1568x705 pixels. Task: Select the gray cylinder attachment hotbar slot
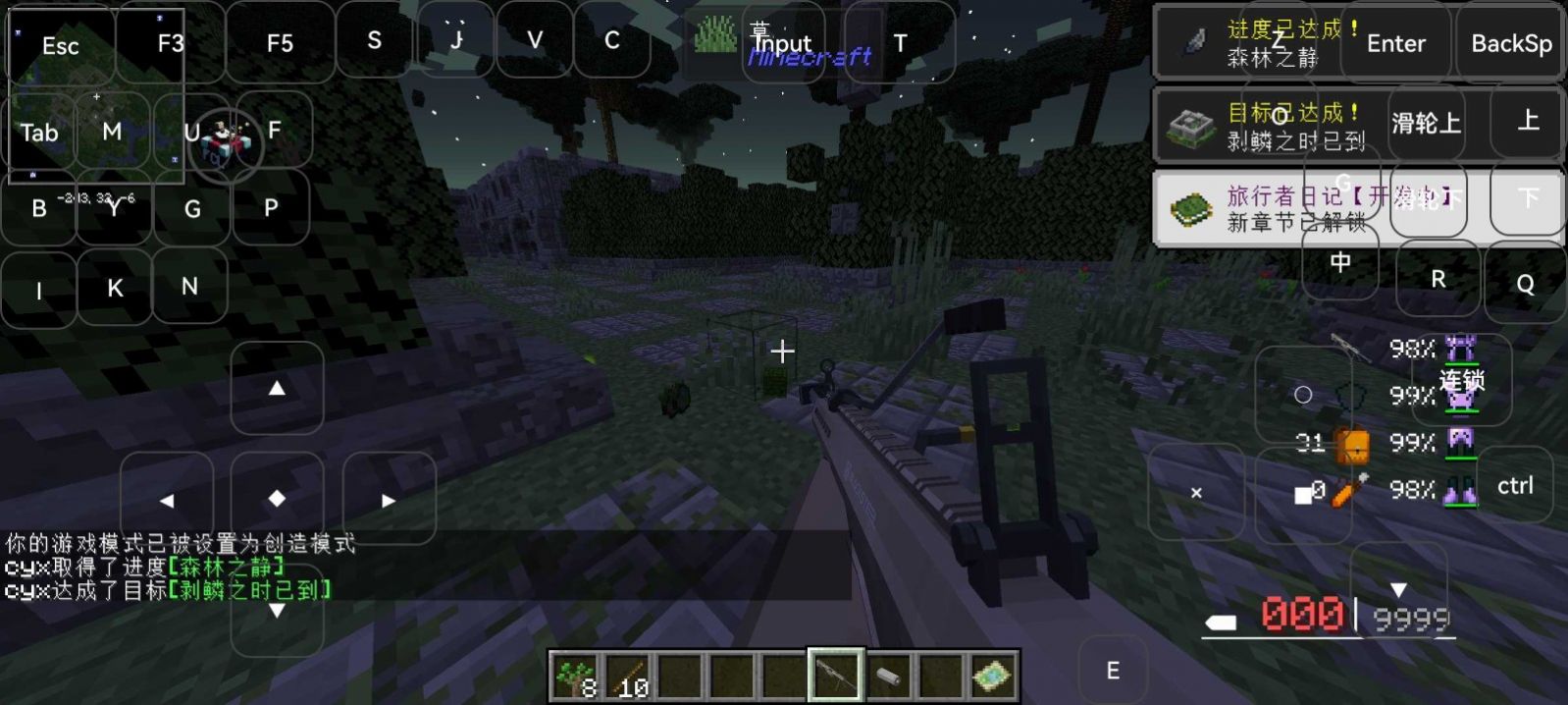click(888, 677)
